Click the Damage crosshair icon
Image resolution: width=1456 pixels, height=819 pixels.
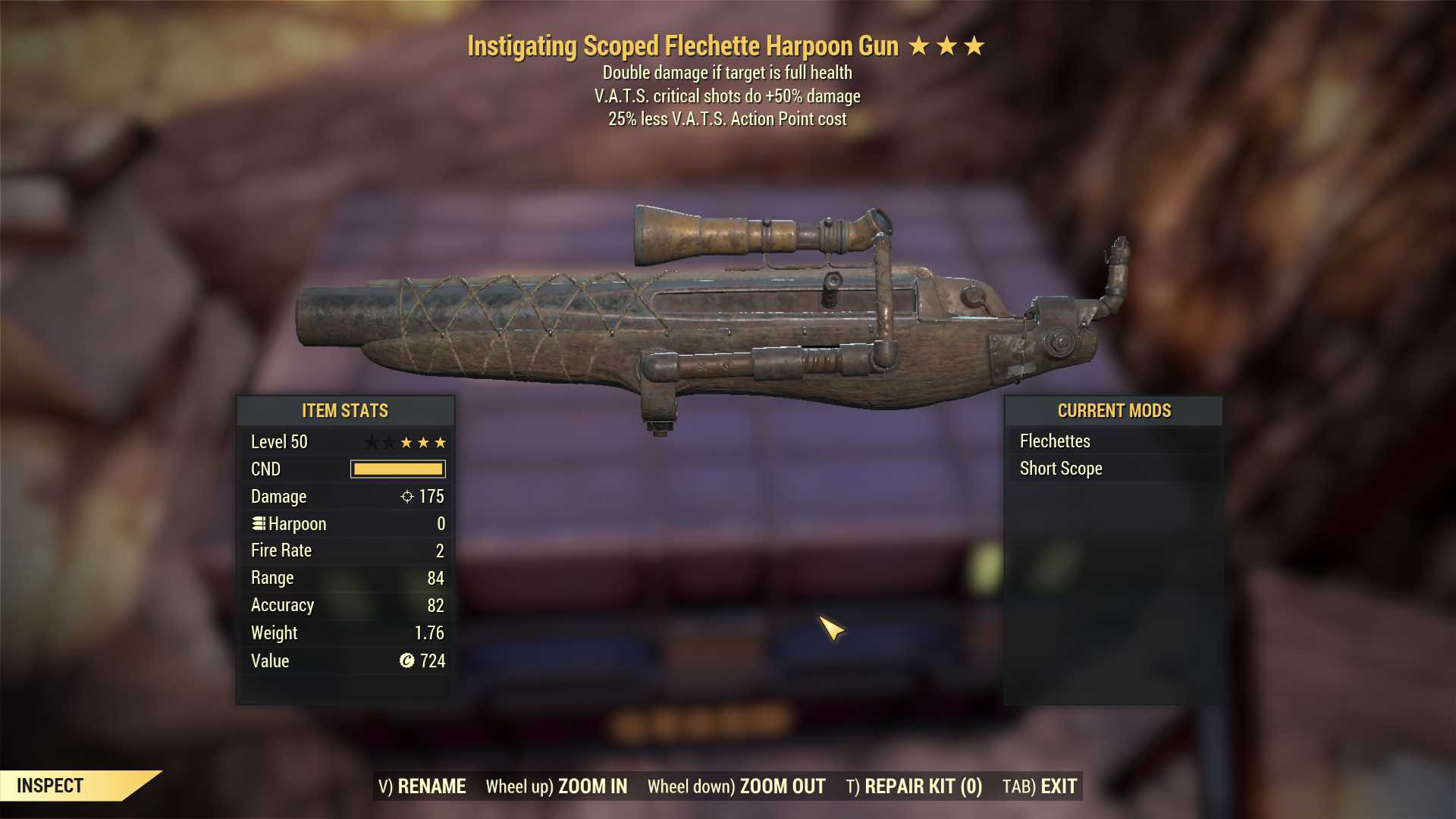tap(407, 497)
